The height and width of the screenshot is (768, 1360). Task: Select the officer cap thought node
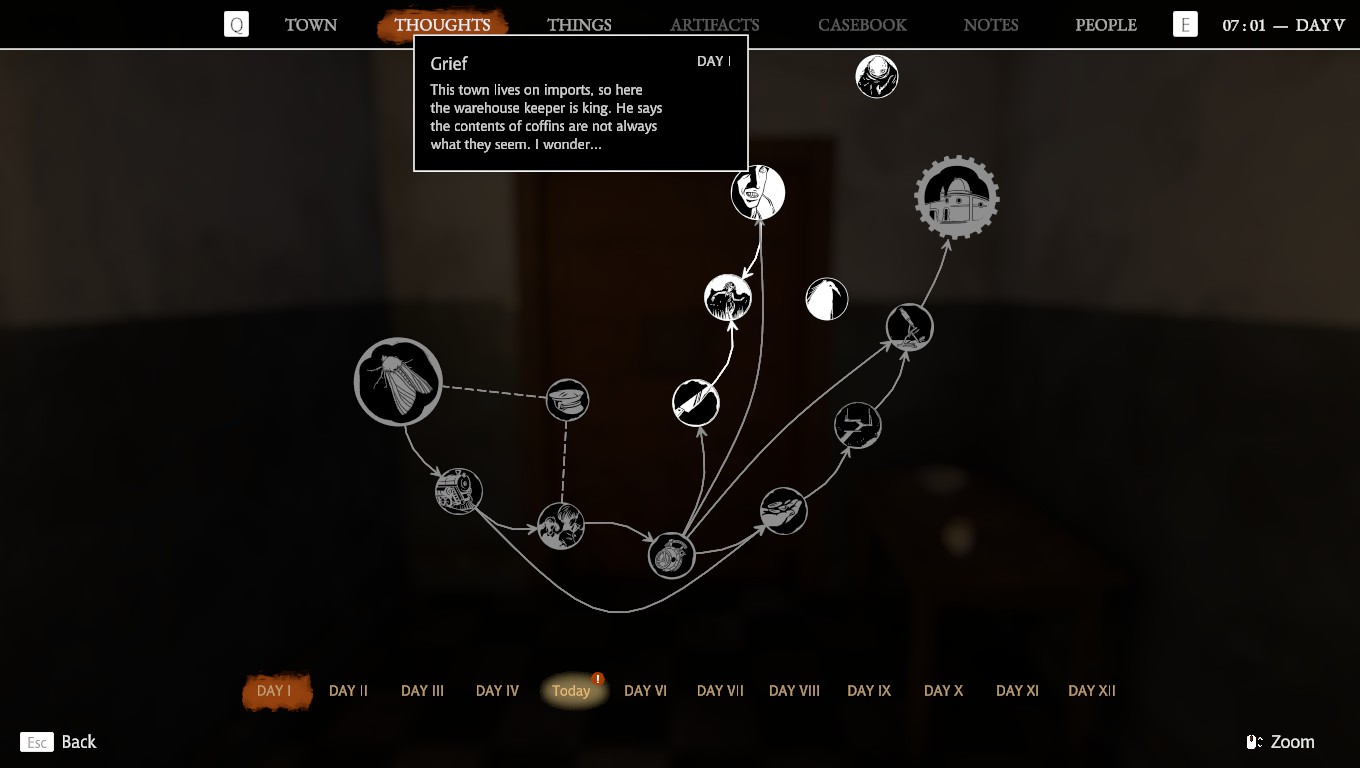567,400
